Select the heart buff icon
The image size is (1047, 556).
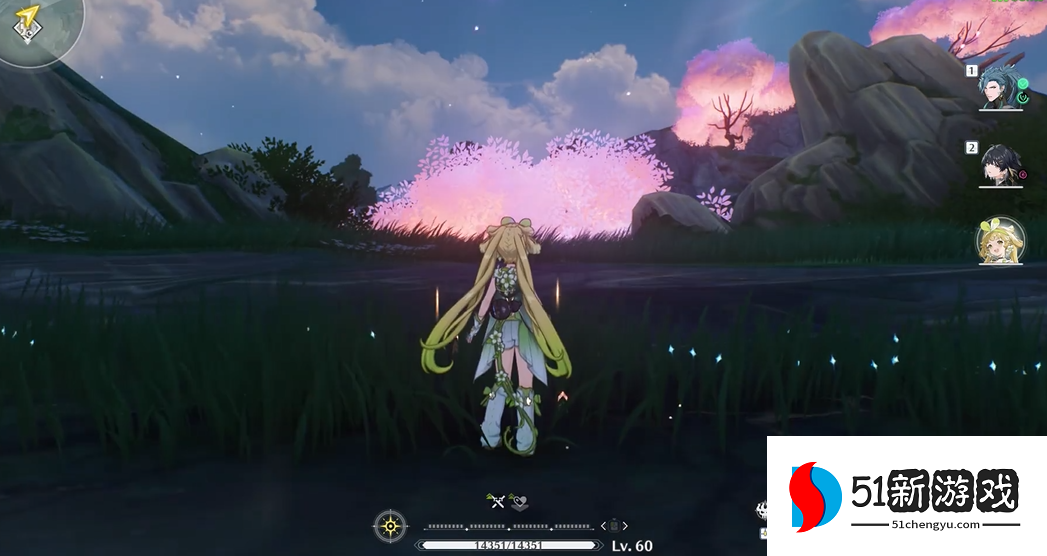[x=517, y=501]
